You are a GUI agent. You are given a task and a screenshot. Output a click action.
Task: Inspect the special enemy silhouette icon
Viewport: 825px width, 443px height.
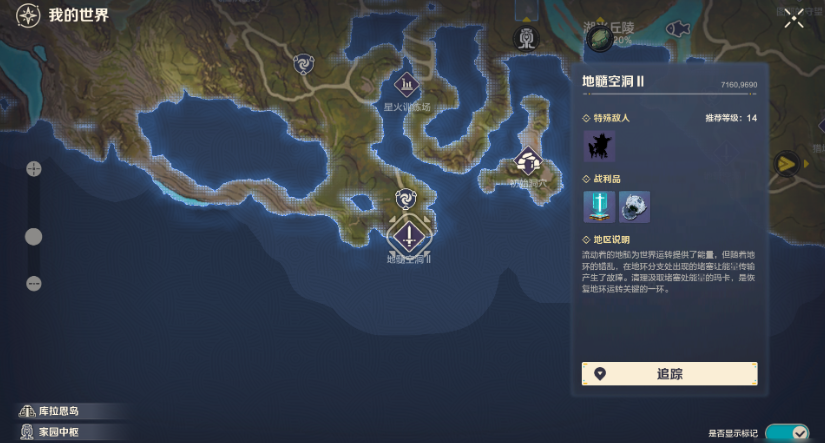(600, 146)
